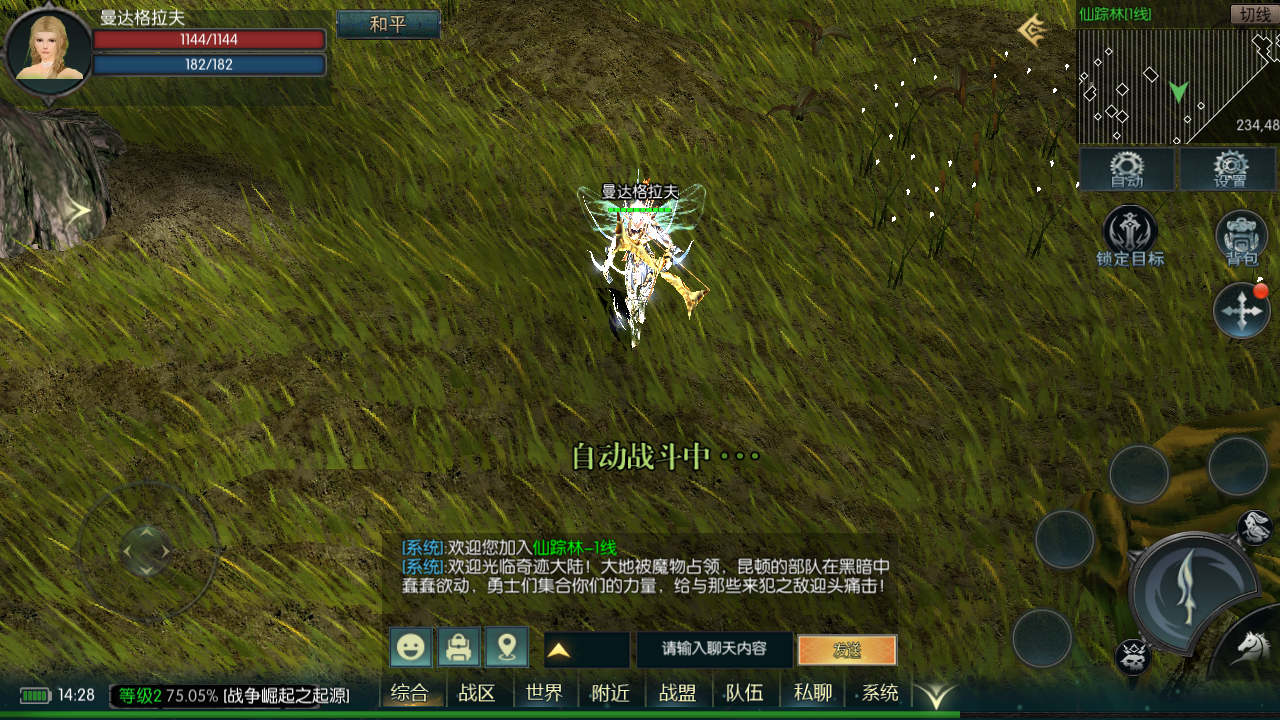Toggle 自动 auto-battle
Image resolution: width=1280 pixels, height=720 pixels.
tap(1127, 170)
